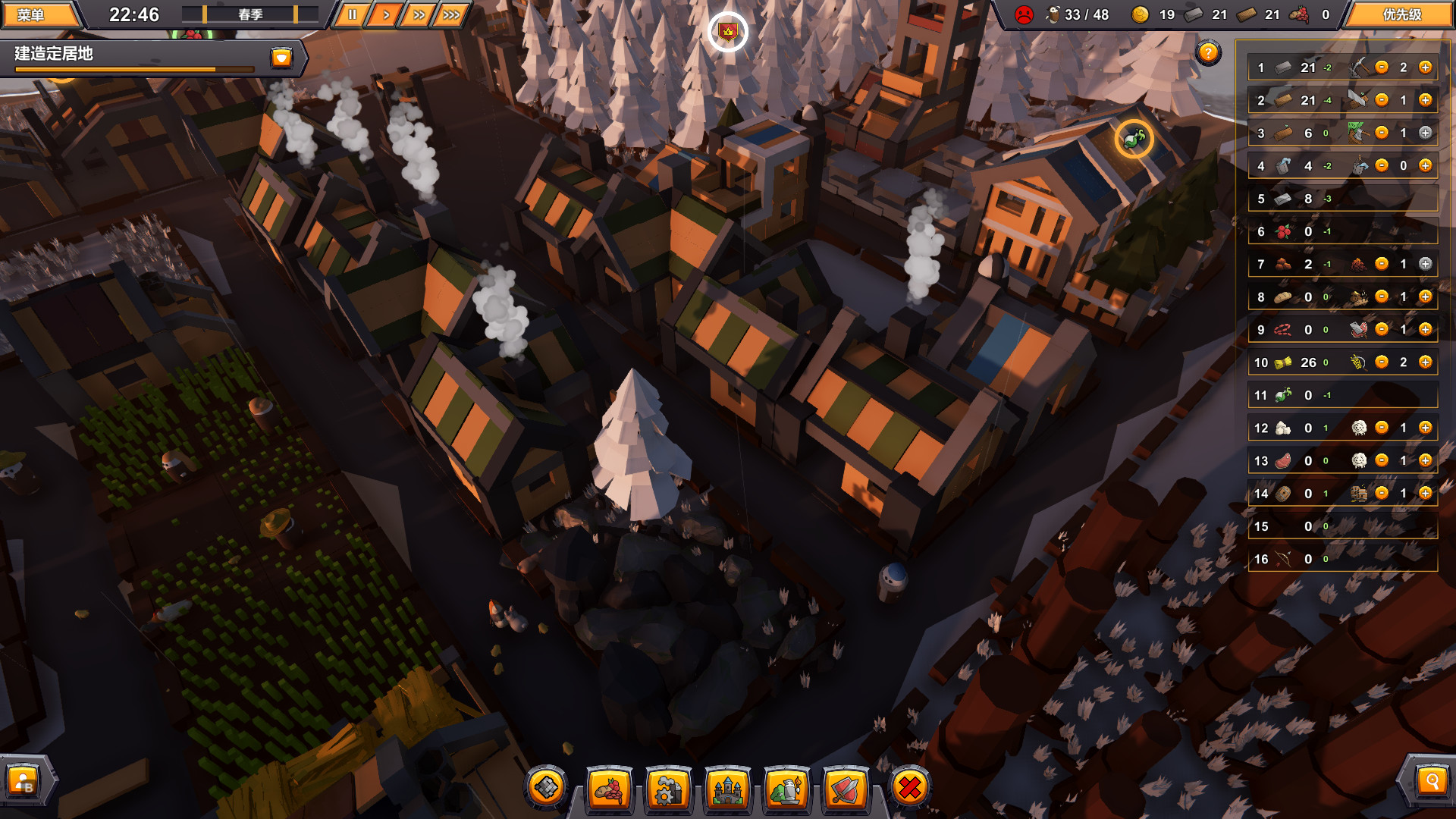Image resolution: width=1456 pixels, height=819 pixels.
Task: Select the industry buildings category
Action: point(668,790)
